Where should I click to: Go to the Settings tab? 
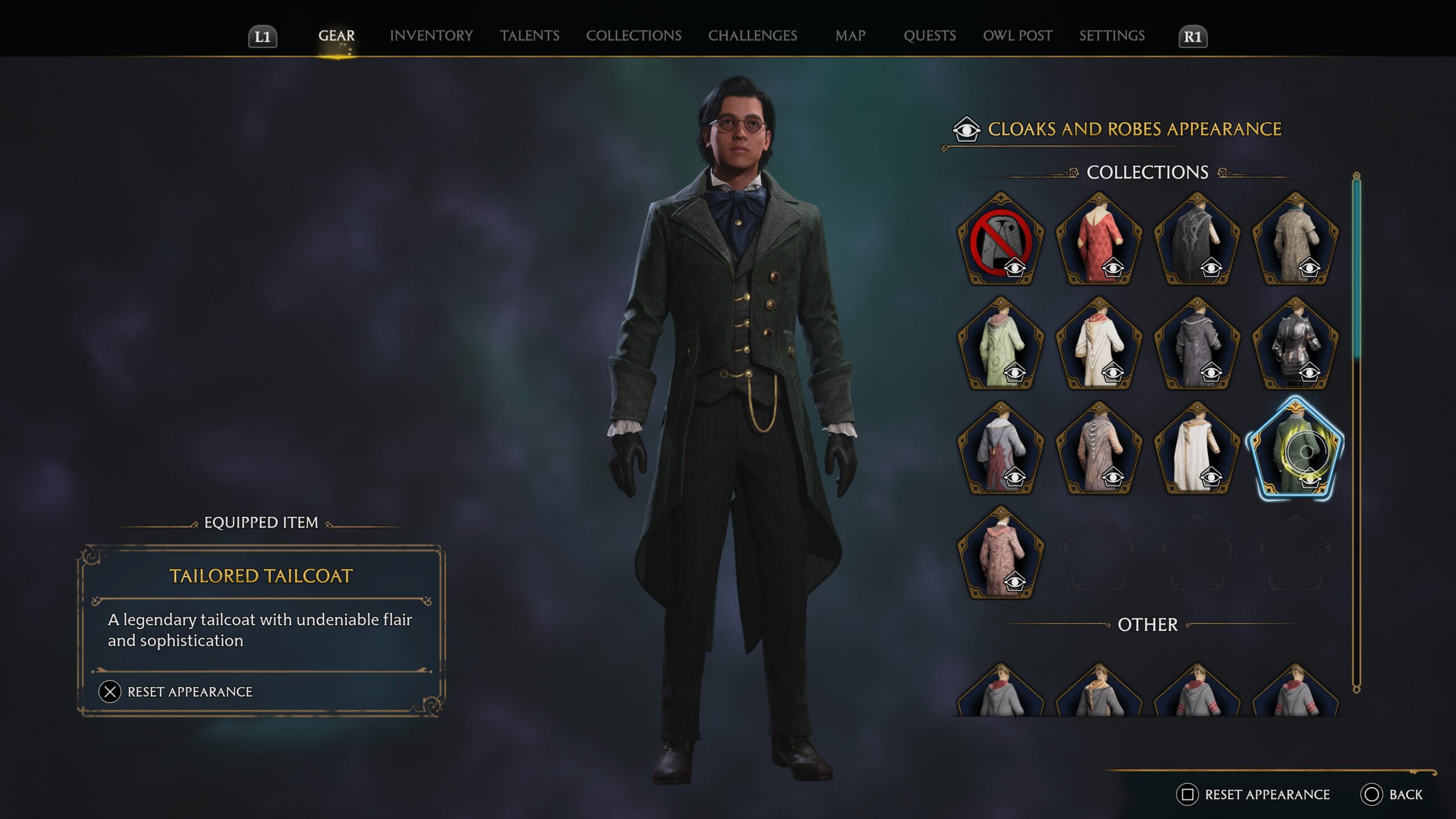pos(1112,36)
